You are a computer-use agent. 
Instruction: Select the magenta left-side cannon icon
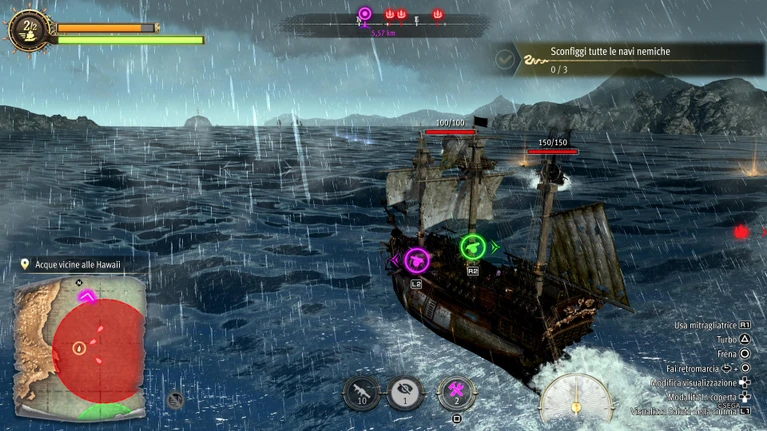(417, 261)
